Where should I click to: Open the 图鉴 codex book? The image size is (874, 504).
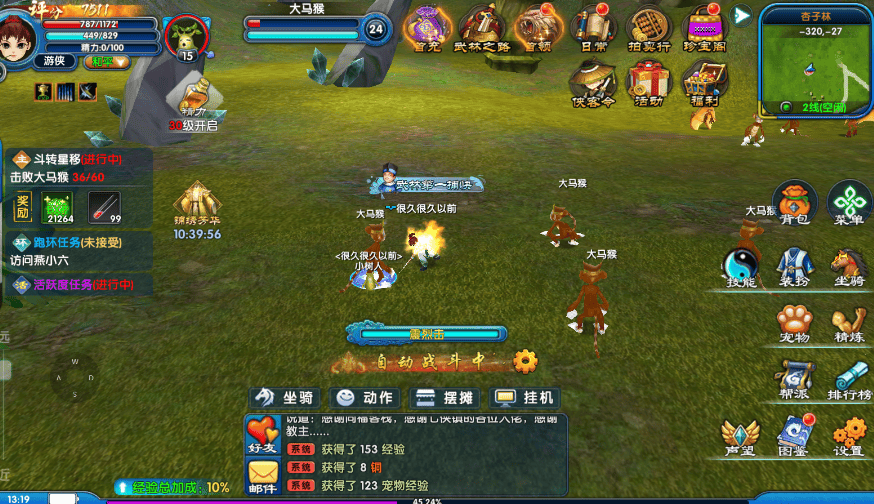click(794, 434)
